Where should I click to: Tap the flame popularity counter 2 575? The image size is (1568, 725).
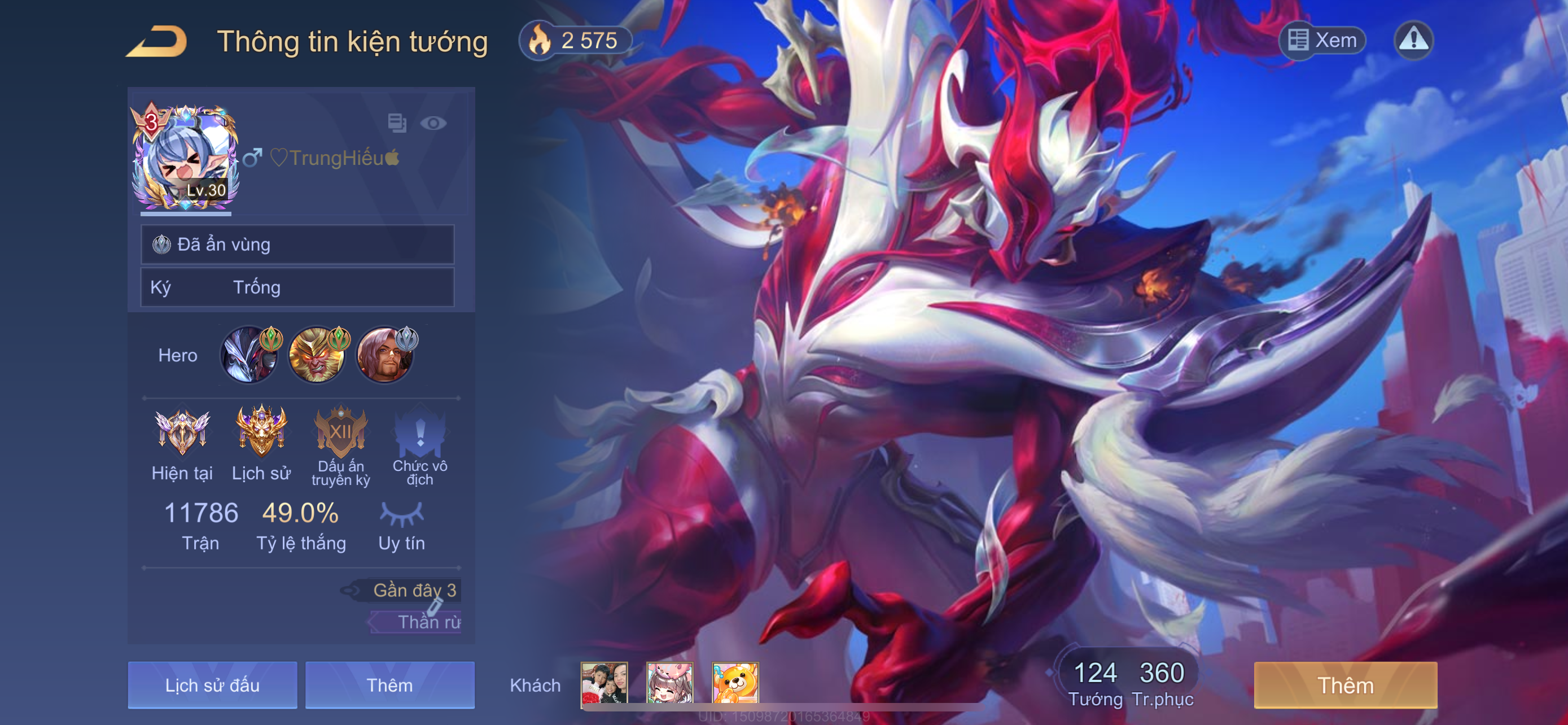(574, 41)
